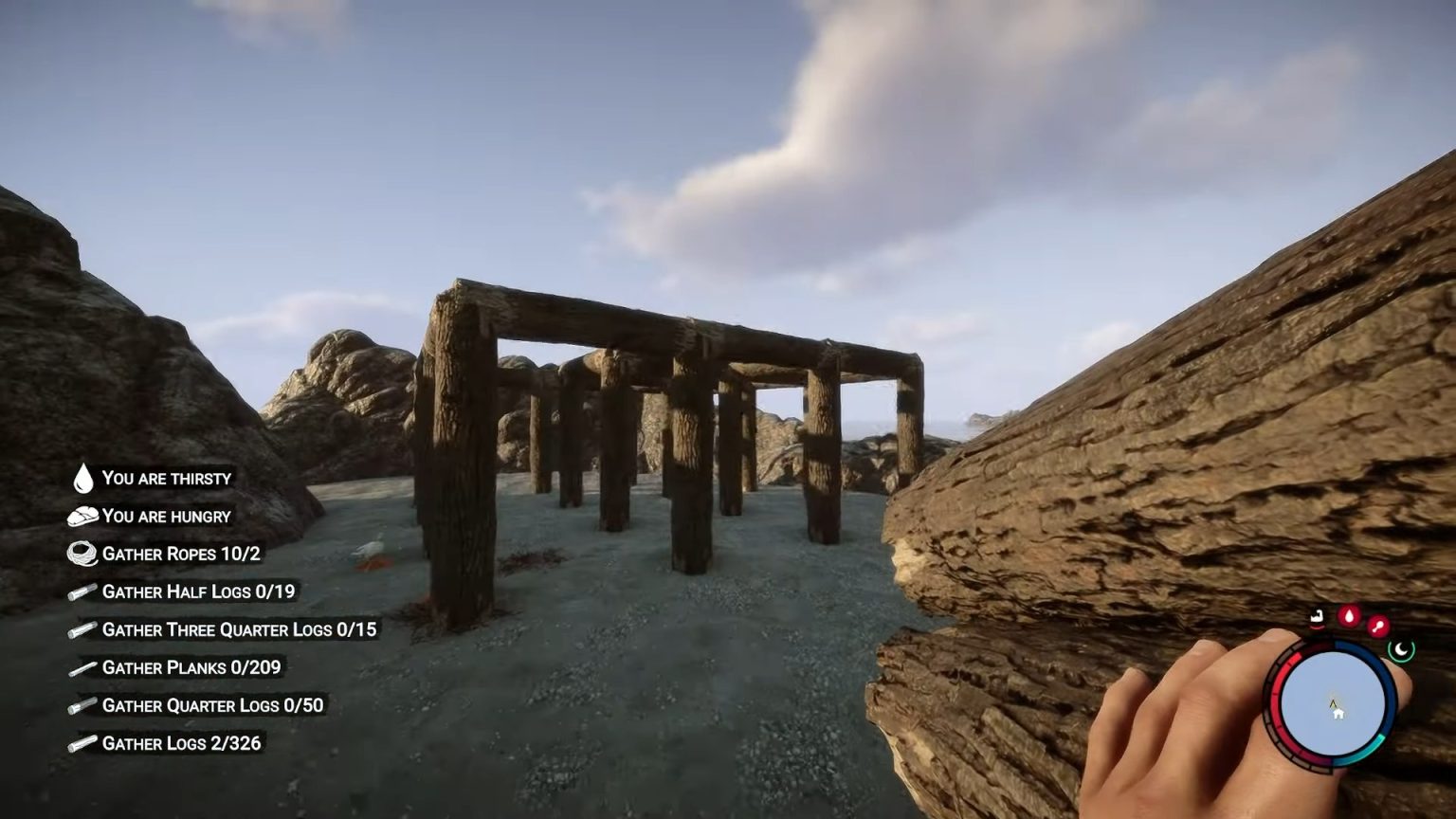Click the crescent moon rest icon
The image size is (1456, 819).
[1401, 649]
